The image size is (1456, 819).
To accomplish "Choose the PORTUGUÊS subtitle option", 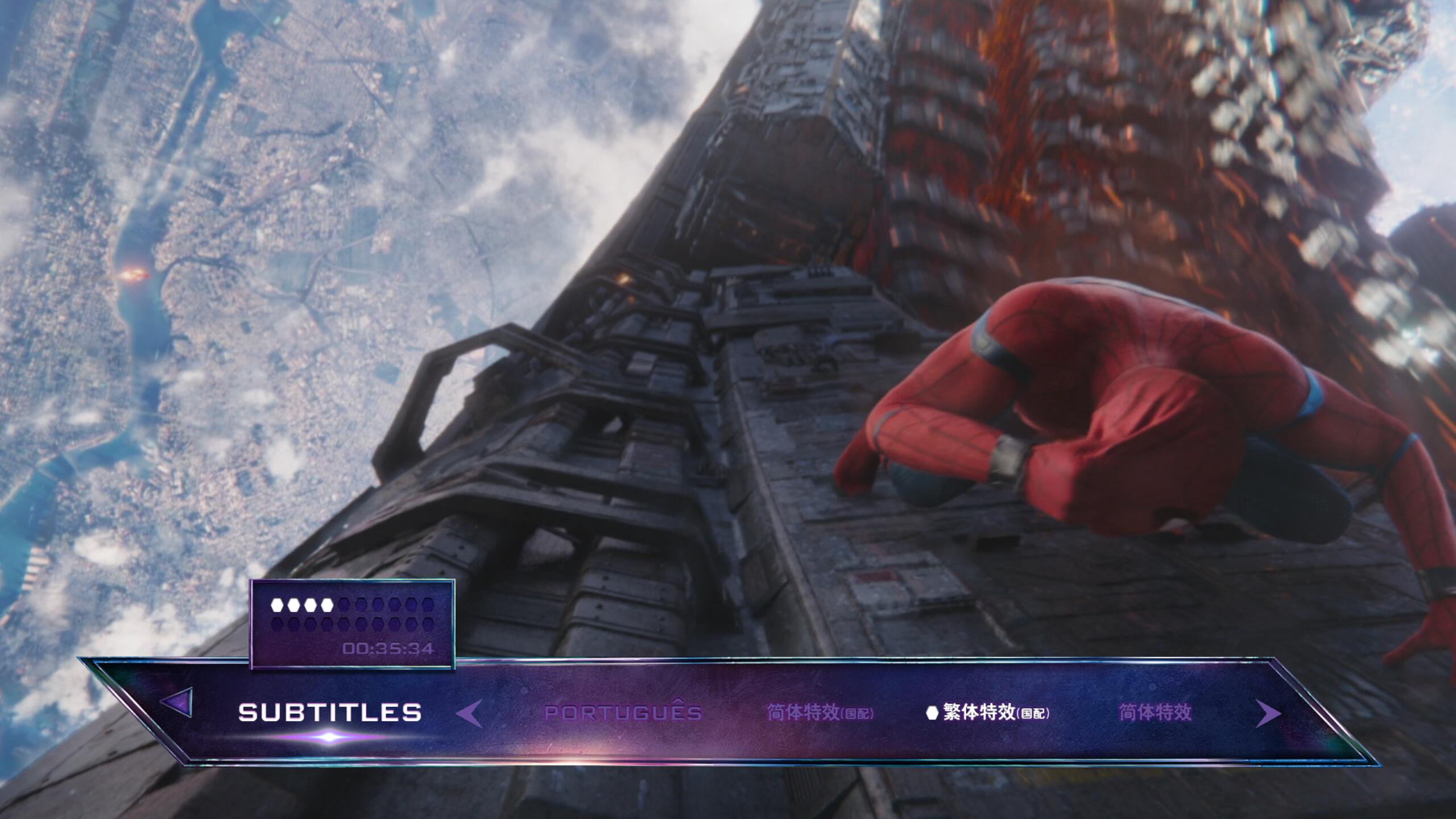I will coord(623,712).
